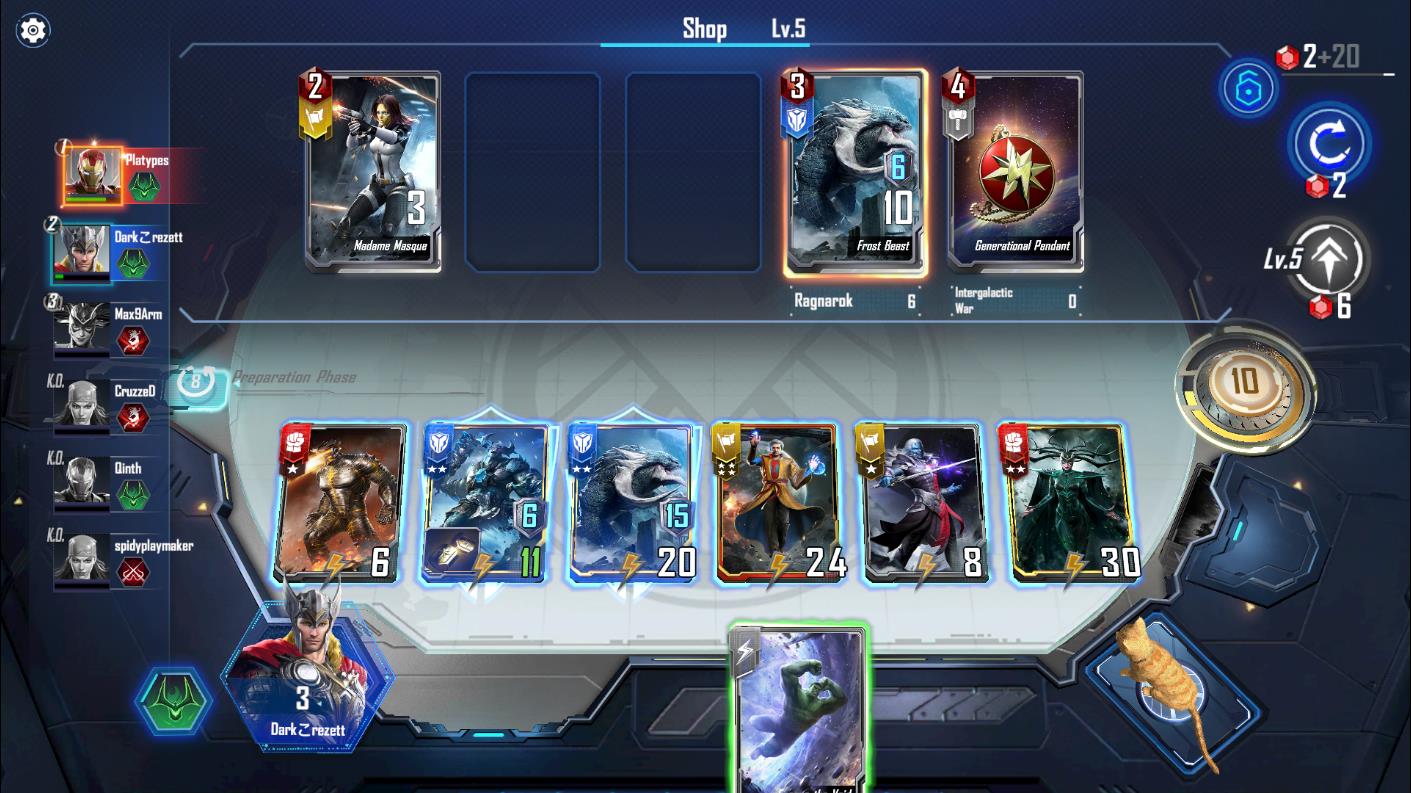Purchase the Frost Beast shop card
The image size is (1411, 793).
(x=855, y=172)
